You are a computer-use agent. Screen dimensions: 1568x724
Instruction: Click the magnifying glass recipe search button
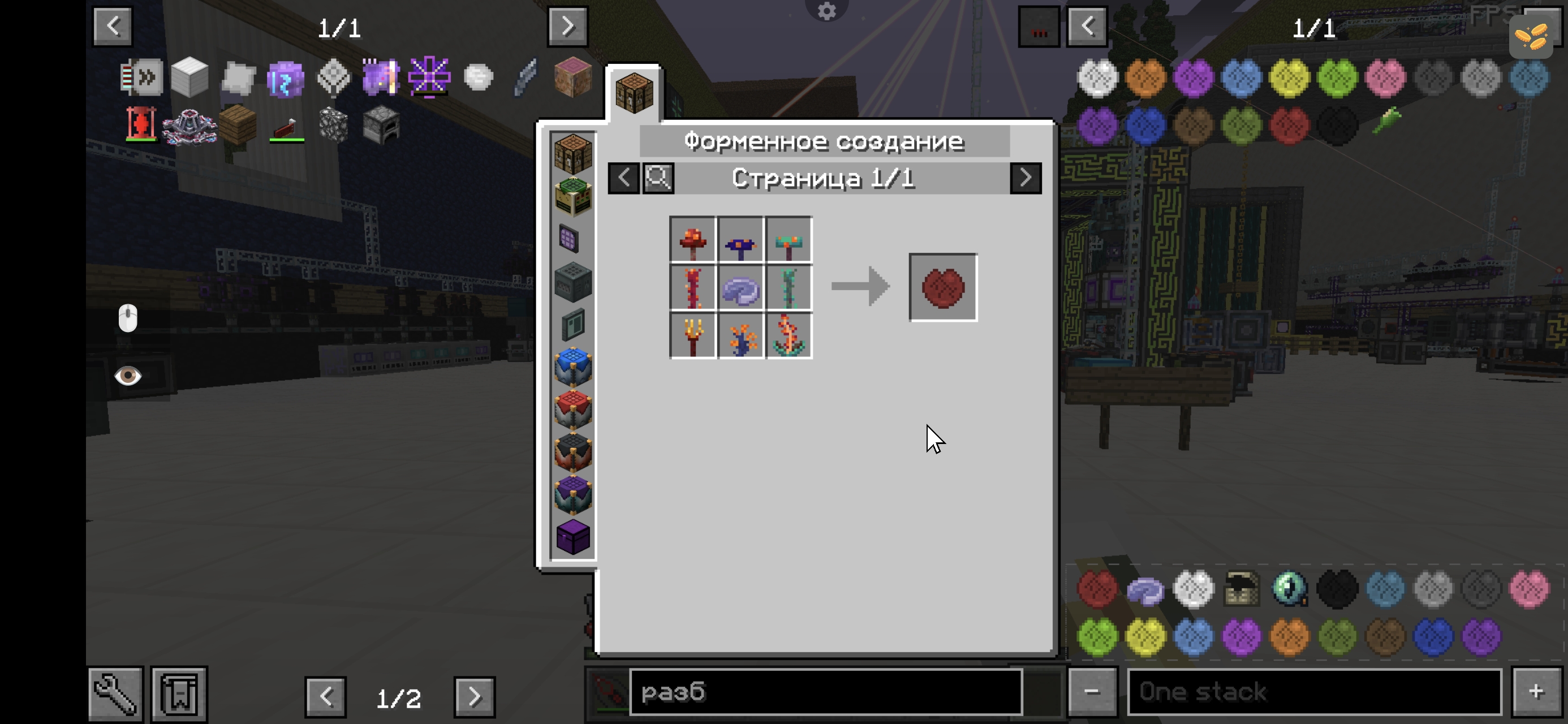point(658,178)
